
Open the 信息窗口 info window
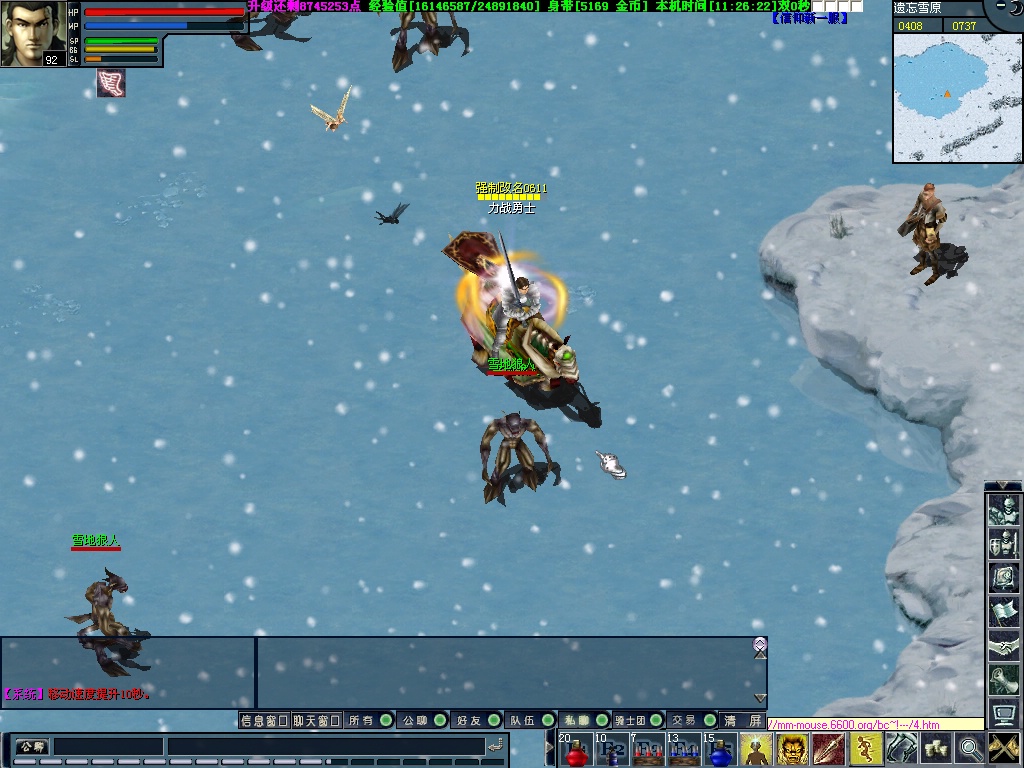click(x=264, y=720)
